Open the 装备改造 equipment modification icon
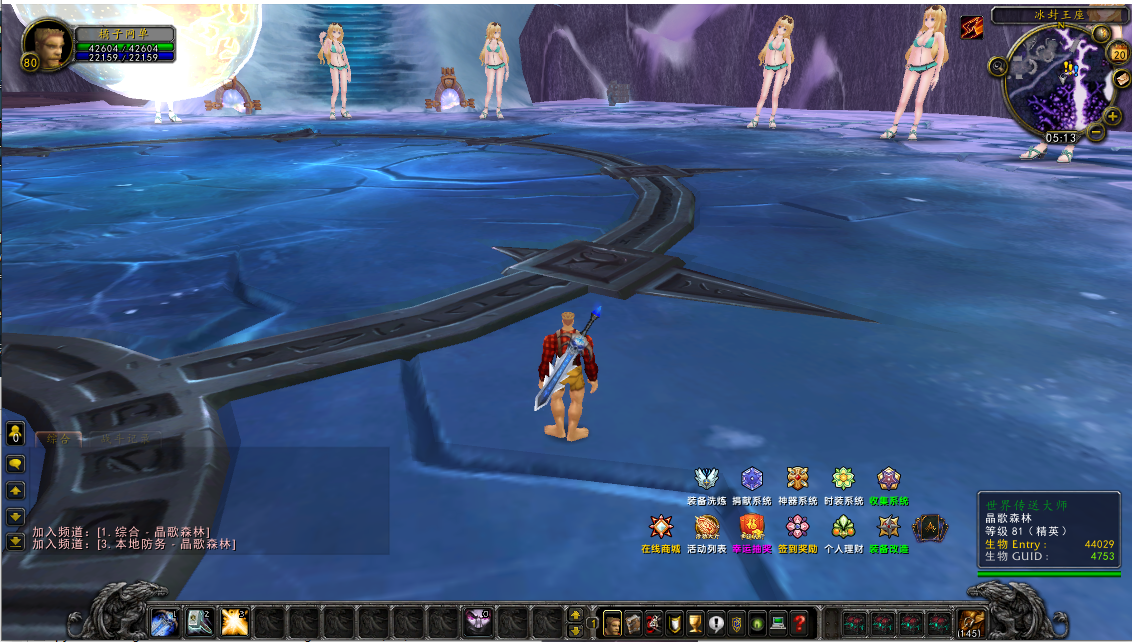Viewport: 1132px width, 642px height. coord(888,527)
